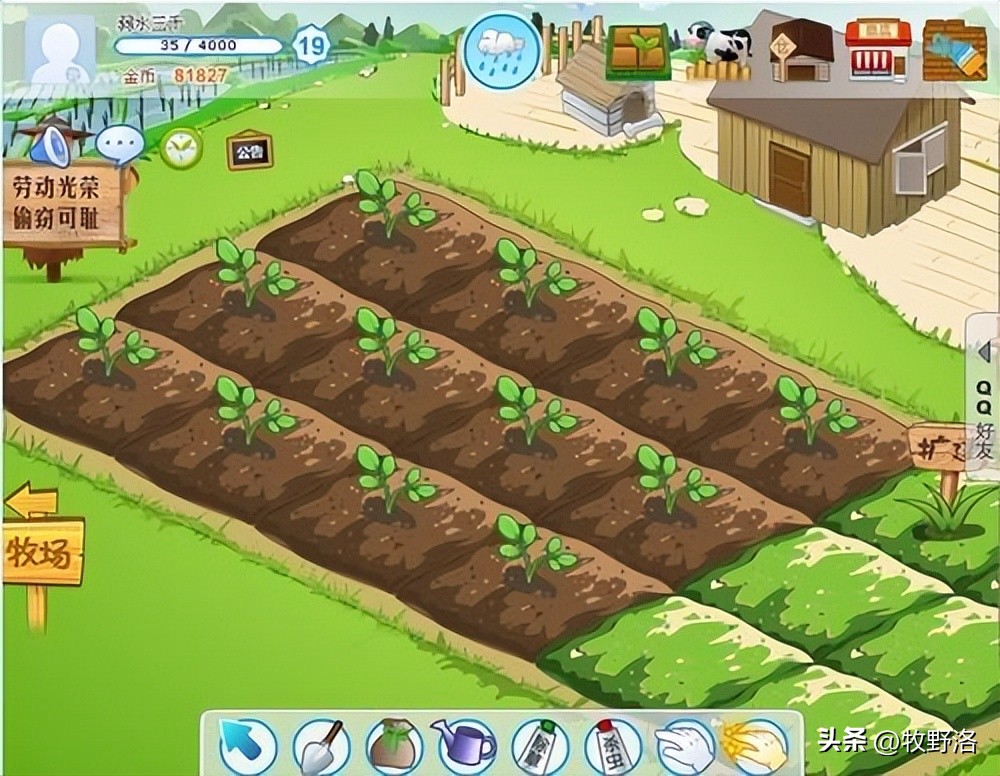The width and height of the screenshot is (1000, 776).
Task: Choose the golden hand tool
Action: click(x=755, y=745)
